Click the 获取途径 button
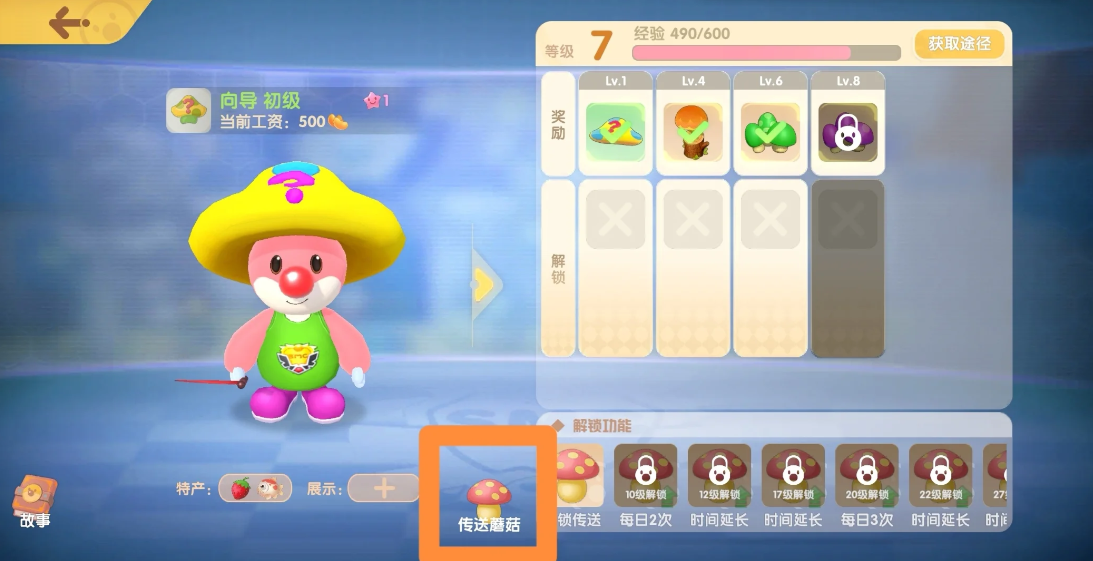Viewport: 1093px width, 561px height. click(x=958, y=44)
